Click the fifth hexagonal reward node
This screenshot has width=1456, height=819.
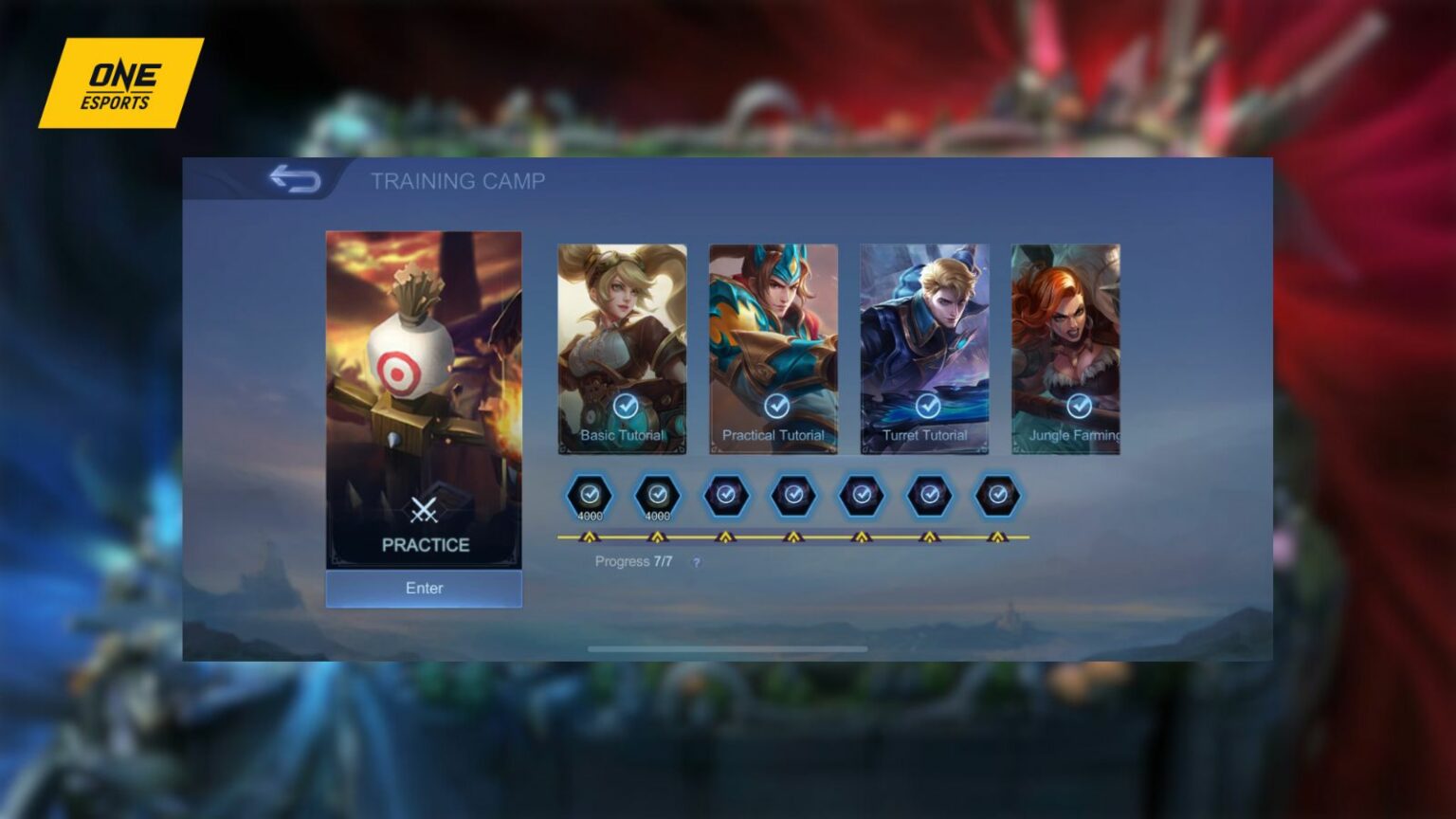pos(861,495)
